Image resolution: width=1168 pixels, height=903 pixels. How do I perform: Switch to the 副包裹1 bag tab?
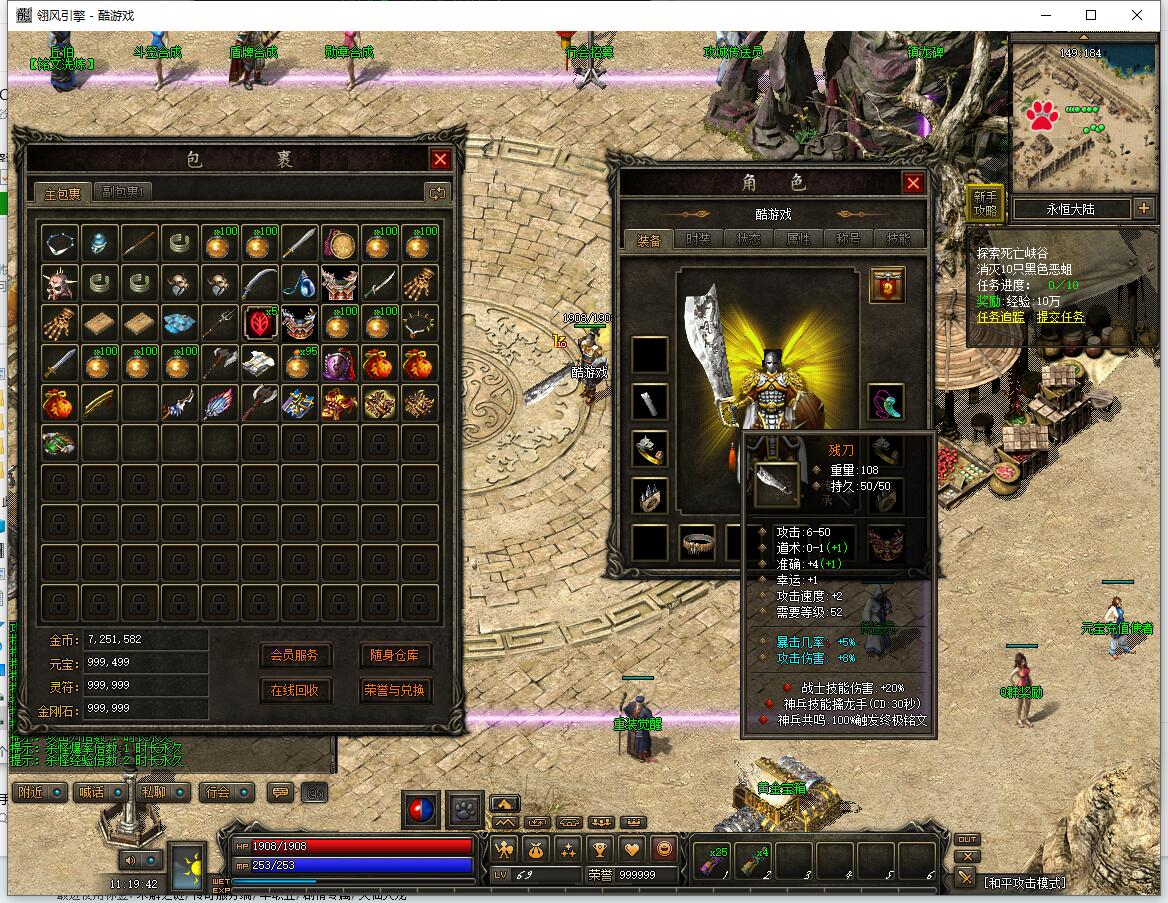tap(124, 192)
